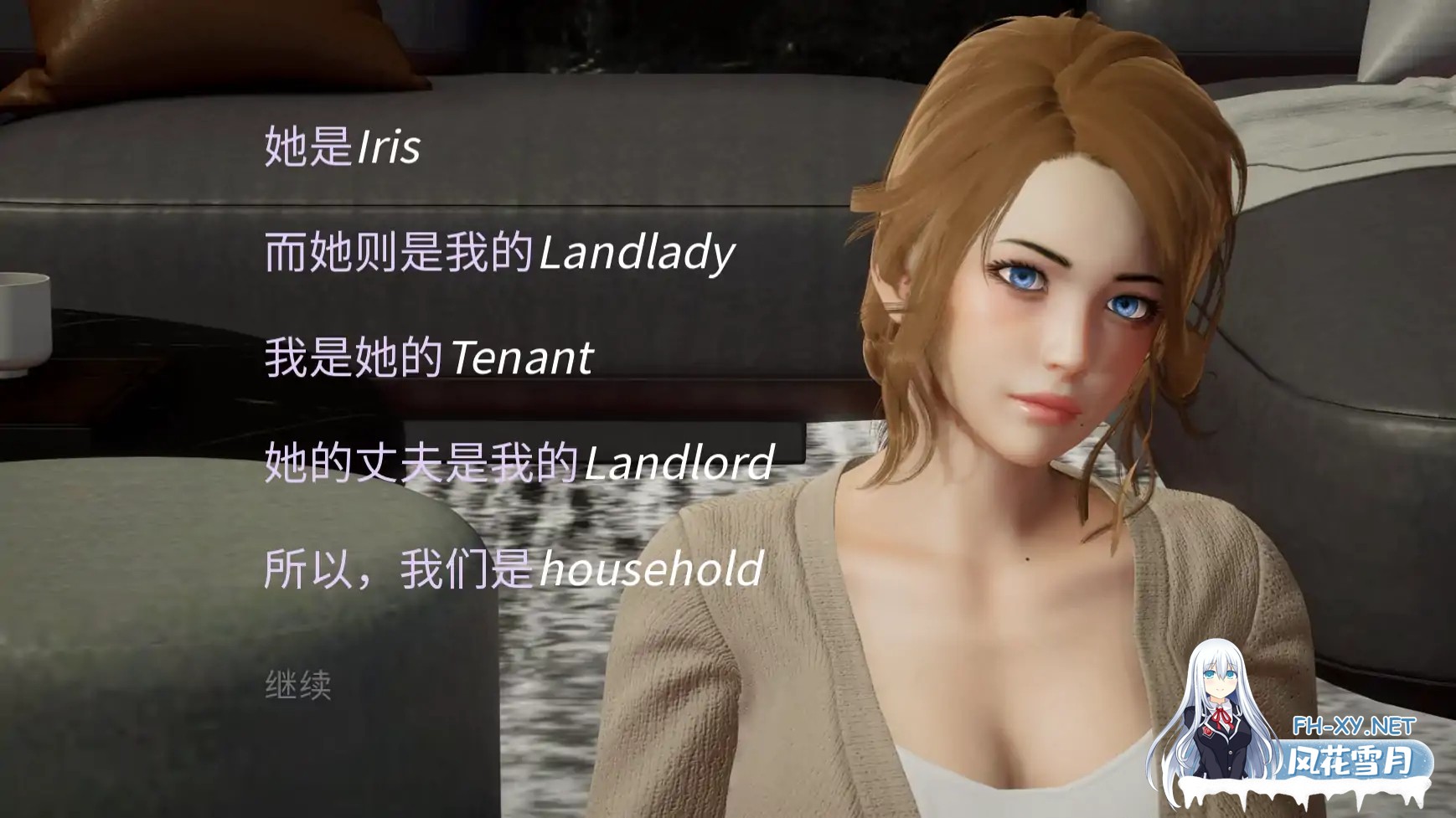Select the dialogue line 她是Iris
The image size is (1456, 818).
tap(343, 146)
